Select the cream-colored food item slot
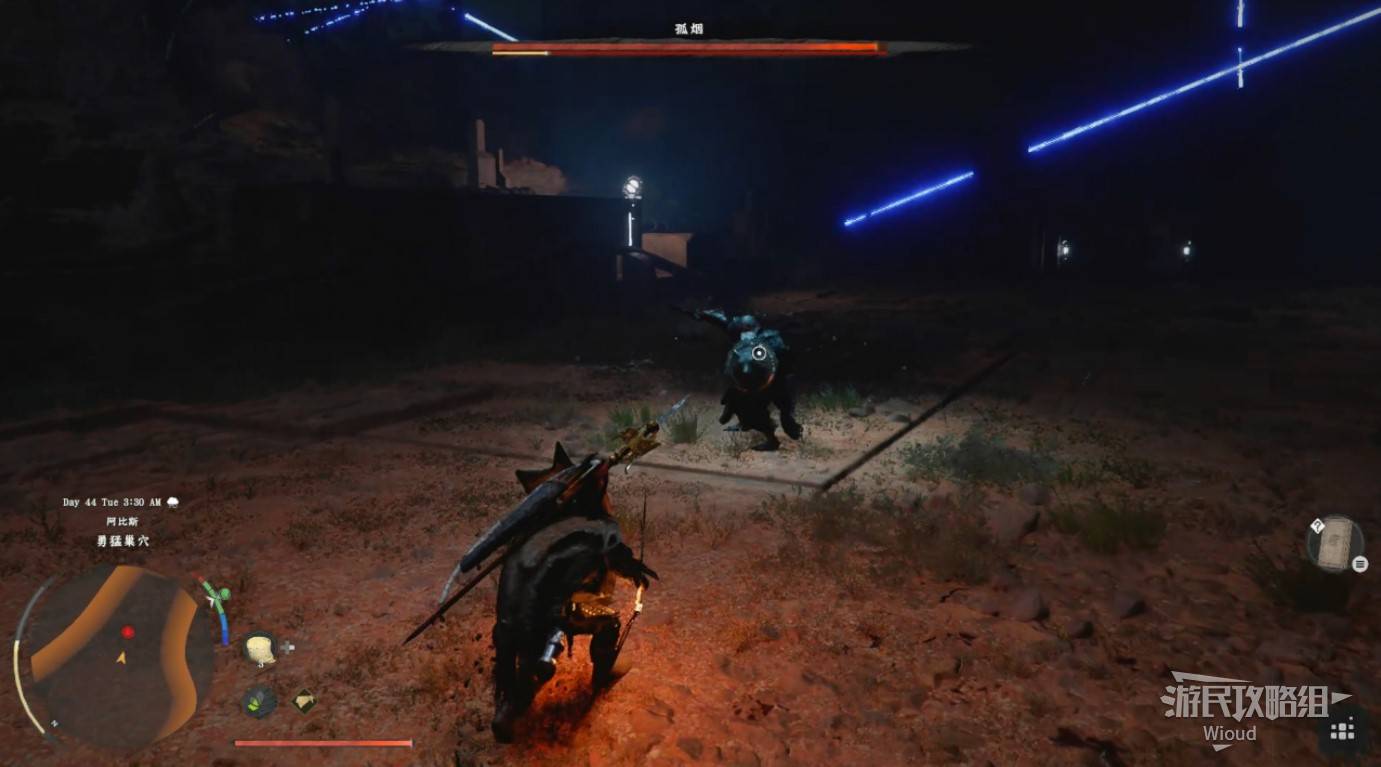The image size is (1381, 767). point(260,648)
